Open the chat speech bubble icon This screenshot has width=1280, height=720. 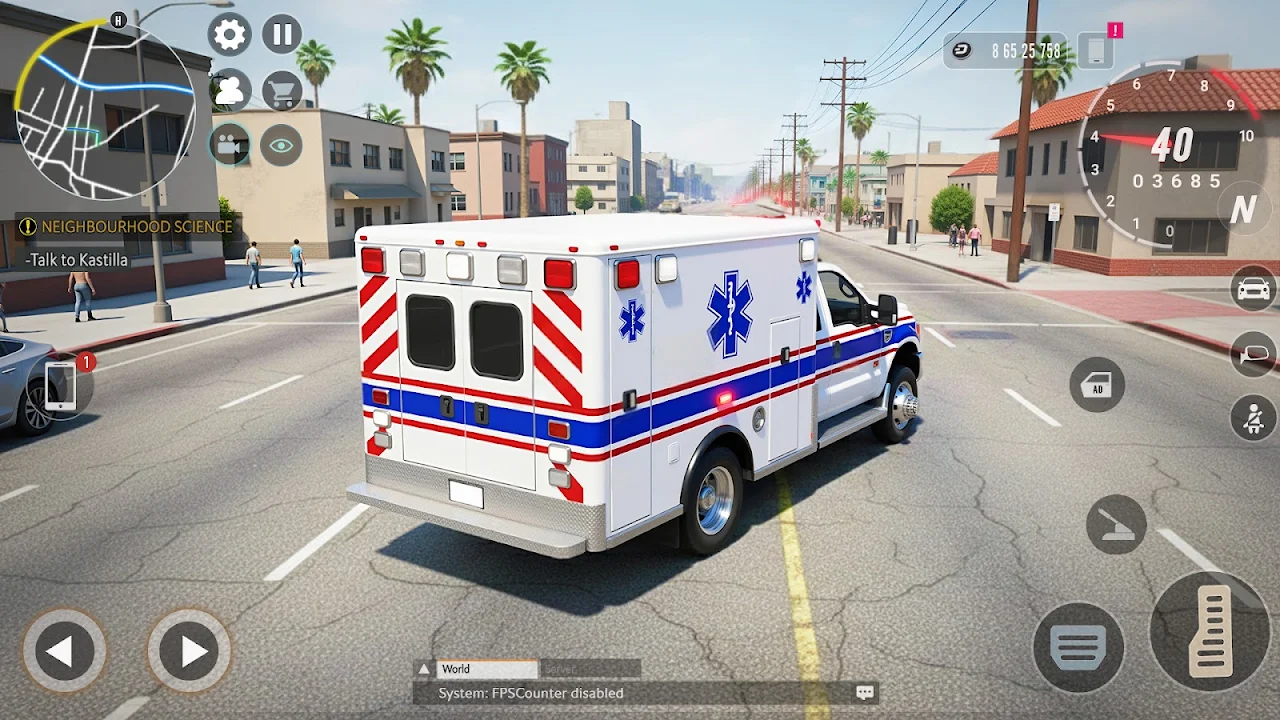(865, 693)
